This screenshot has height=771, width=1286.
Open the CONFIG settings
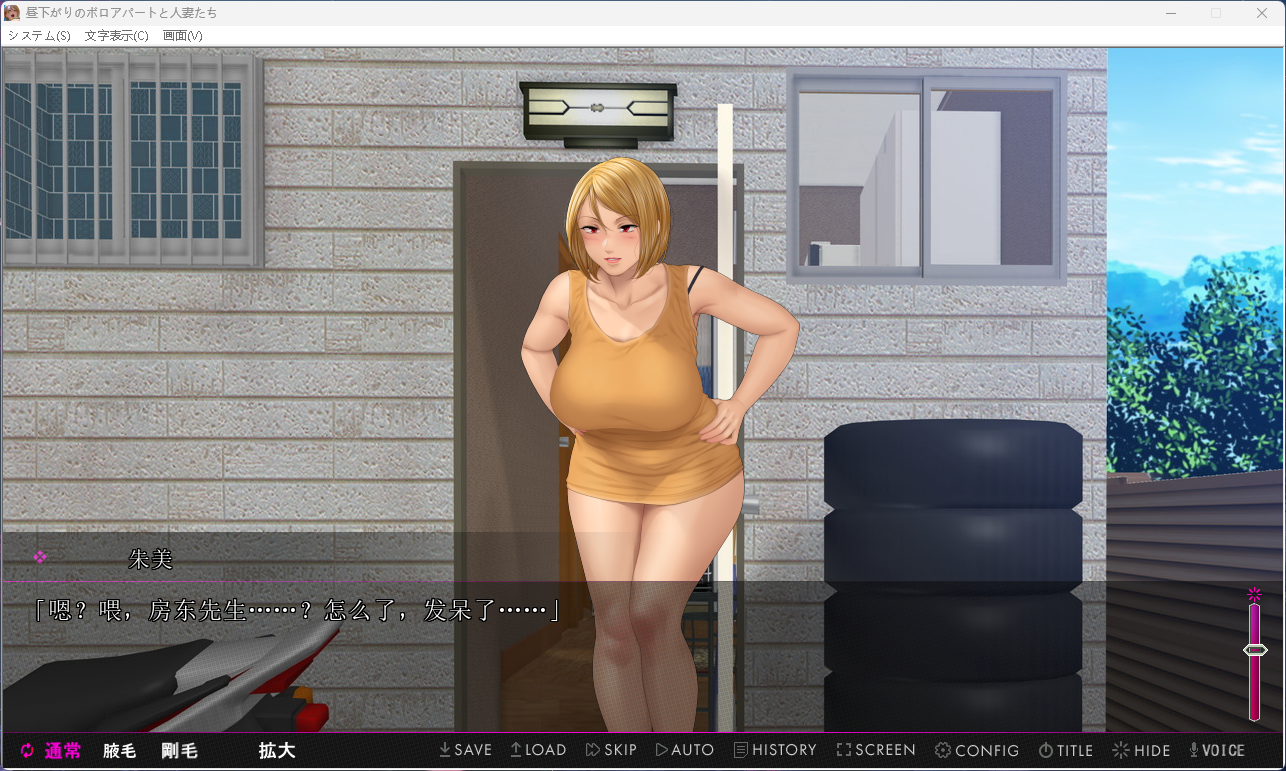coord(977,750)
